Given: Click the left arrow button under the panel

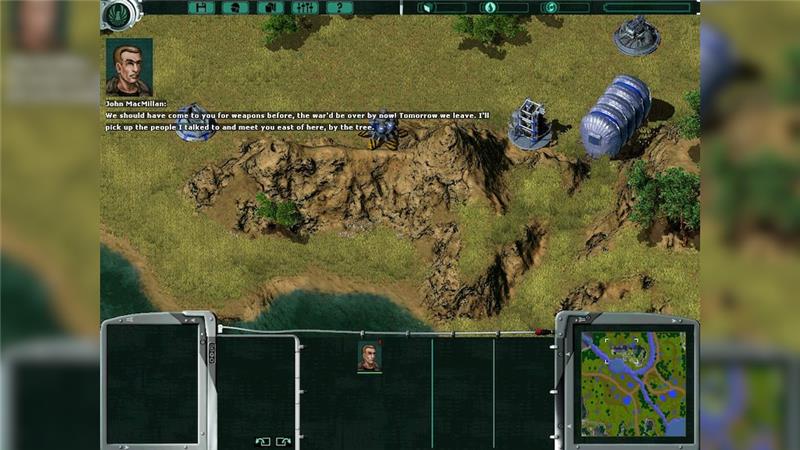Looking at the screenshot, I should pos(262,441).
